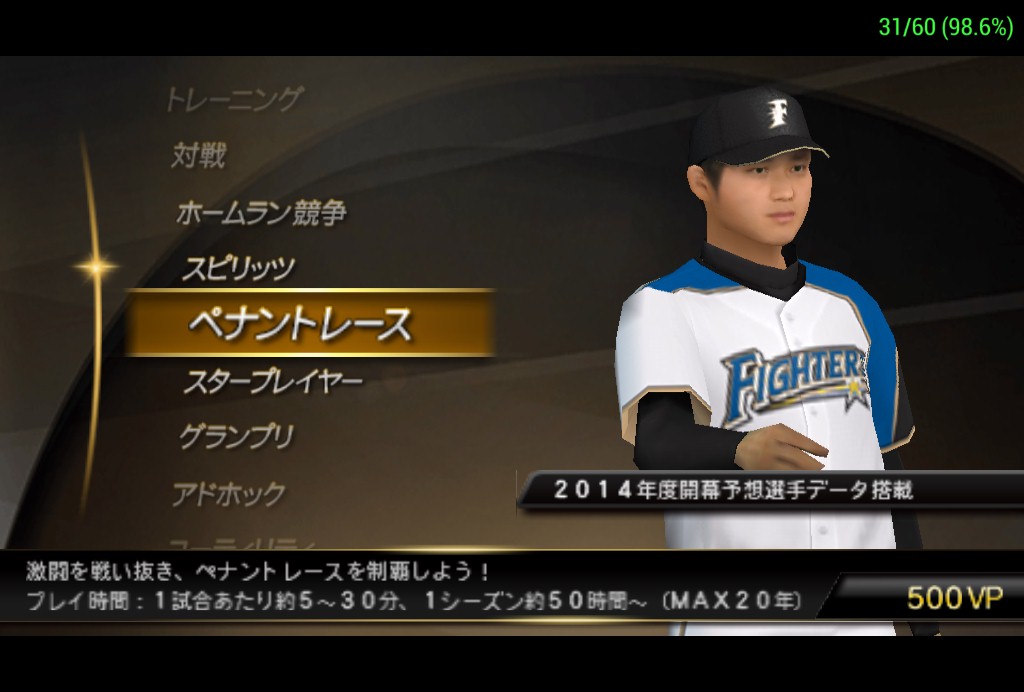1024x692 pixels.
Task: Choose the グランプリ menu entry
Action: coord(237,437)
